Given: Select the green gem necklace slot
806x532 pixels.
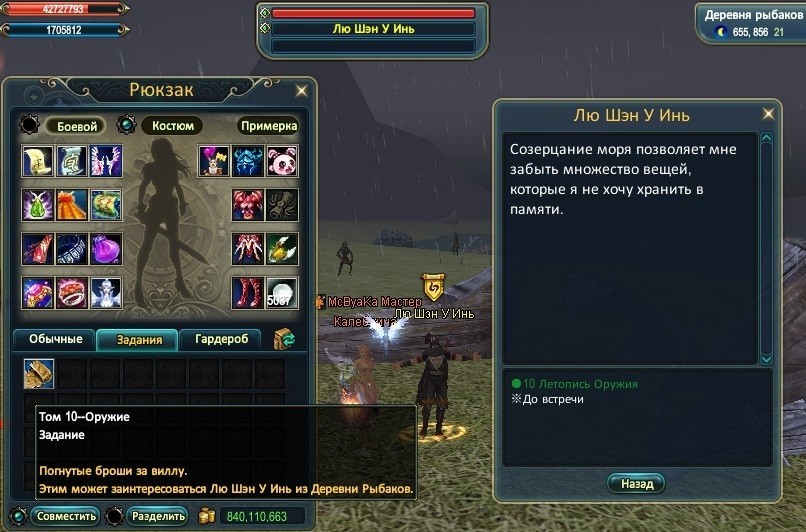Looking at the screenshot, I should coord(38,204).
